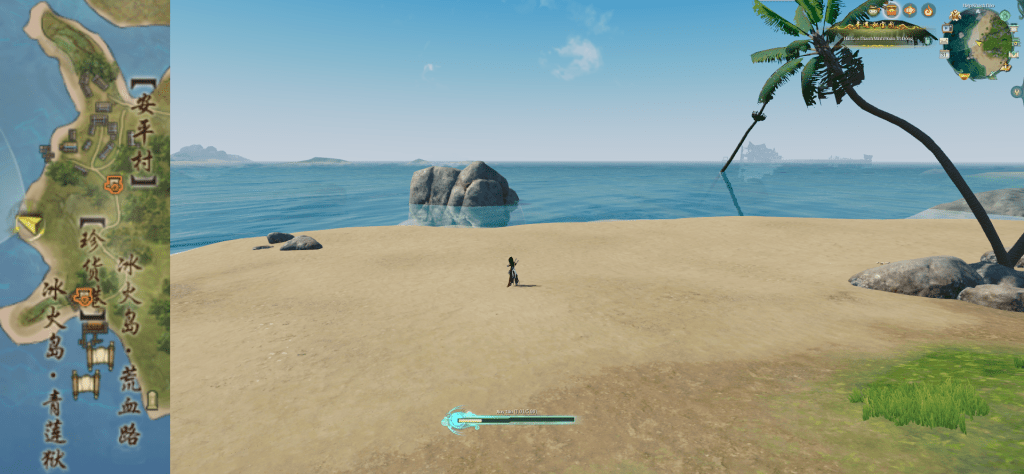Open the open-book icon beside minimap

click(1013, 55)
